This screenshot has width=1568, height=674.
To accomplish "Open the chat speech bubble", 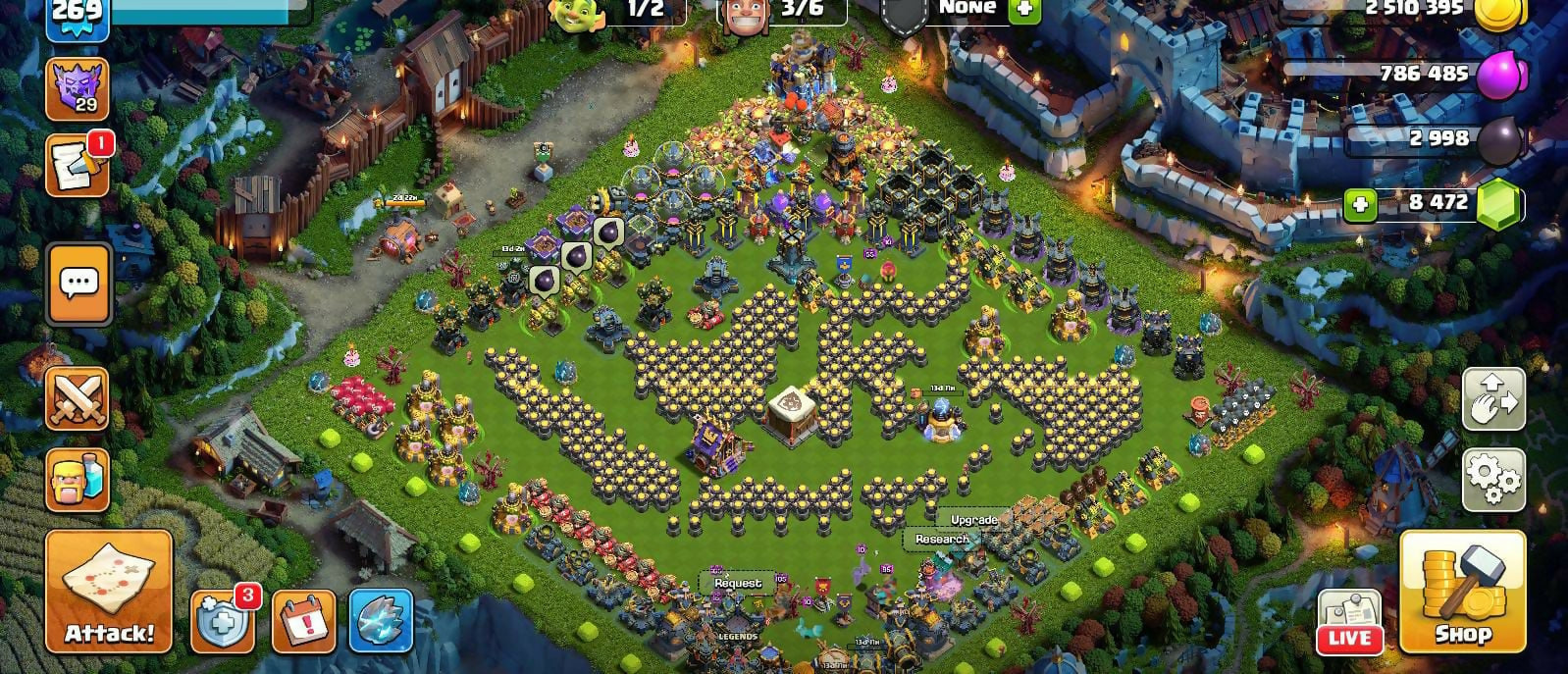I will (78, 285).
